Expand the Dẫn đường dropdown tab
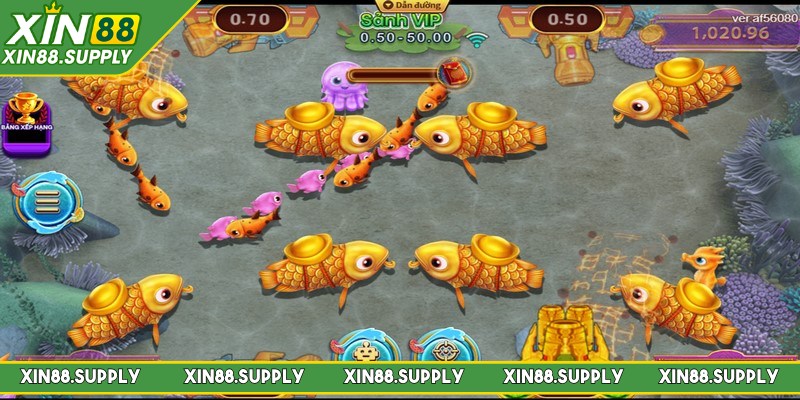This screenshot has height=400, width=800. [401, 6]
